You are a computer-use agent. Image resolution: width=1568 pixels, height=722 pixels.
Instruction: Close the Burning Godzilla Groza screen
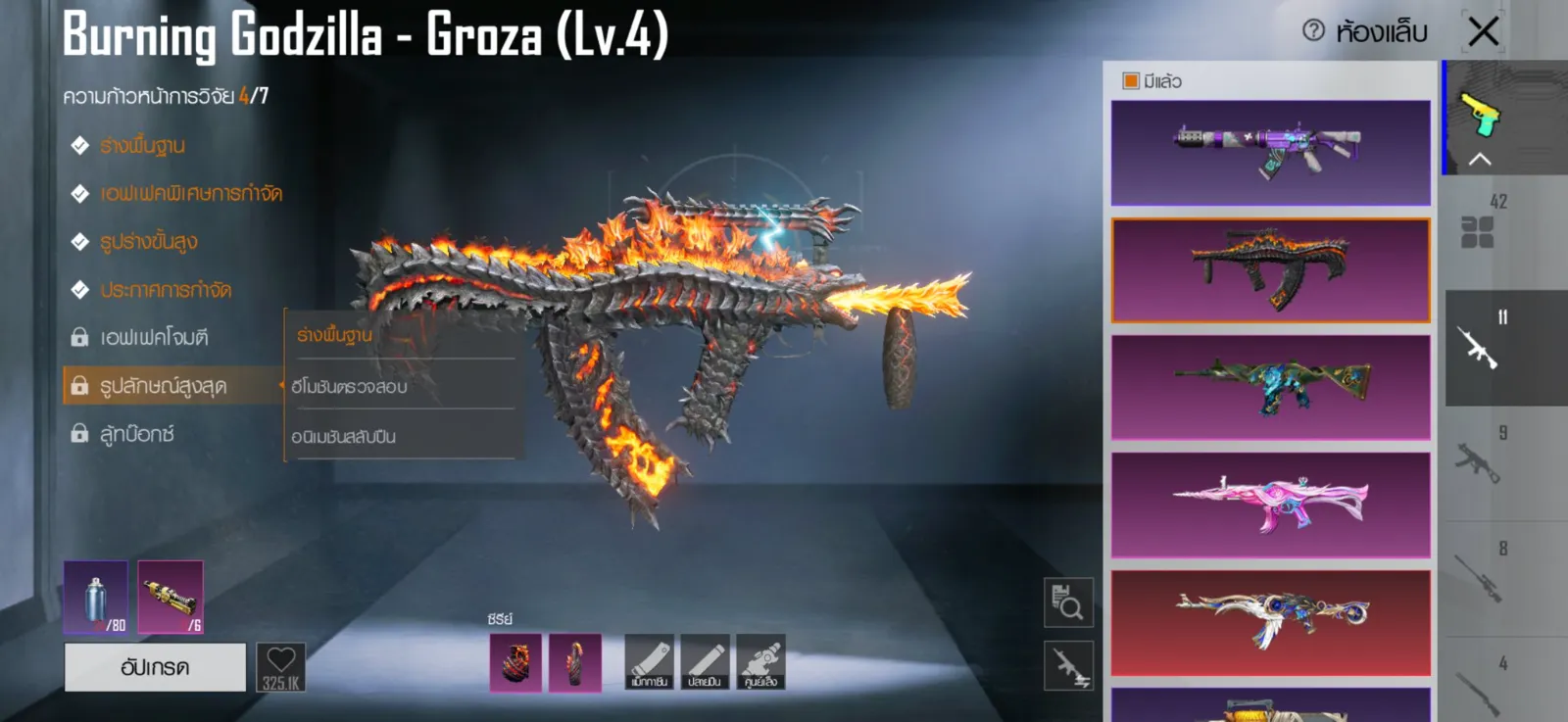[1483, 31]
